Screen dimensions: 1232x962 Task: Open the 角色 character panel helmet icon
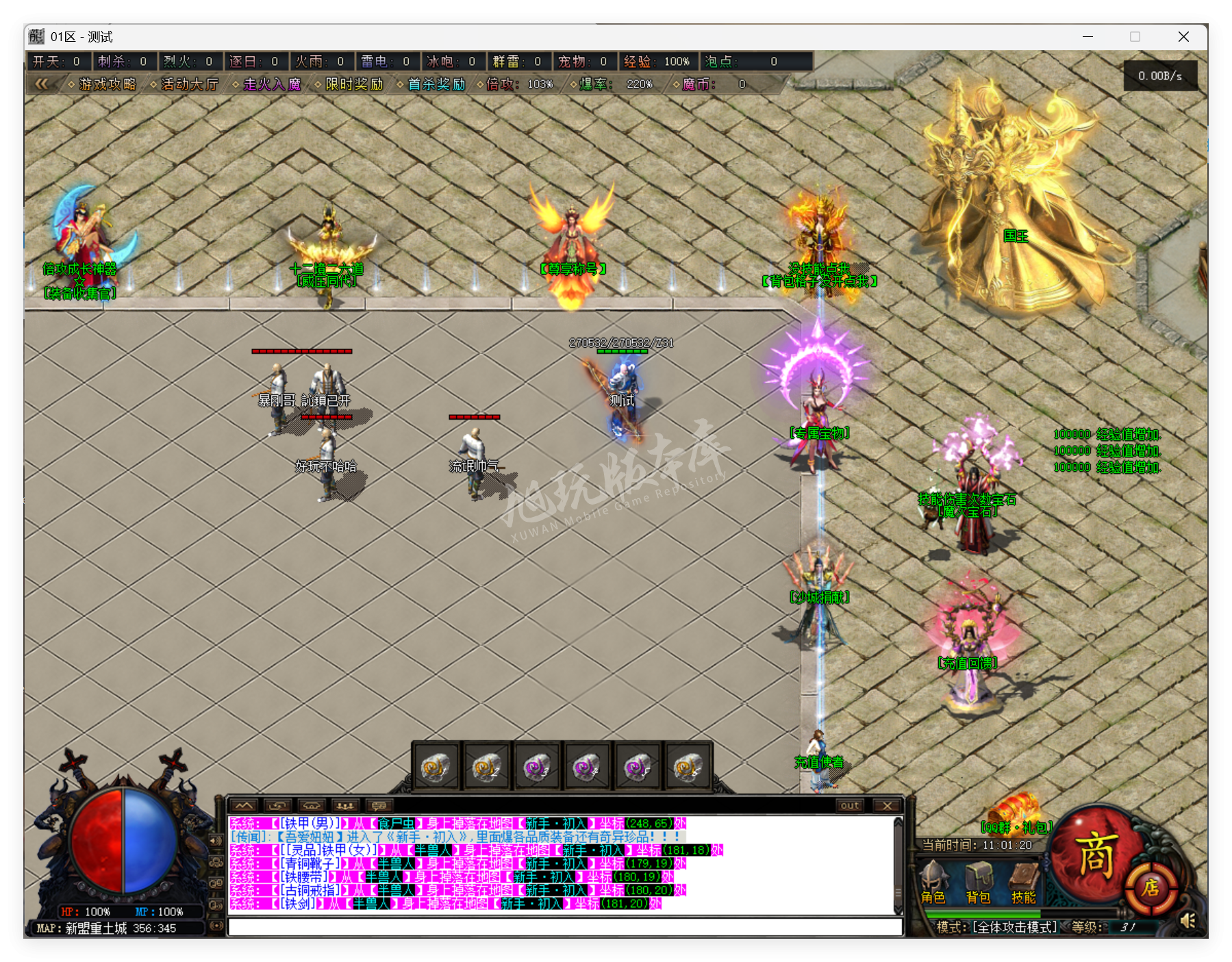pyautogui.click(x=934, y=876)
